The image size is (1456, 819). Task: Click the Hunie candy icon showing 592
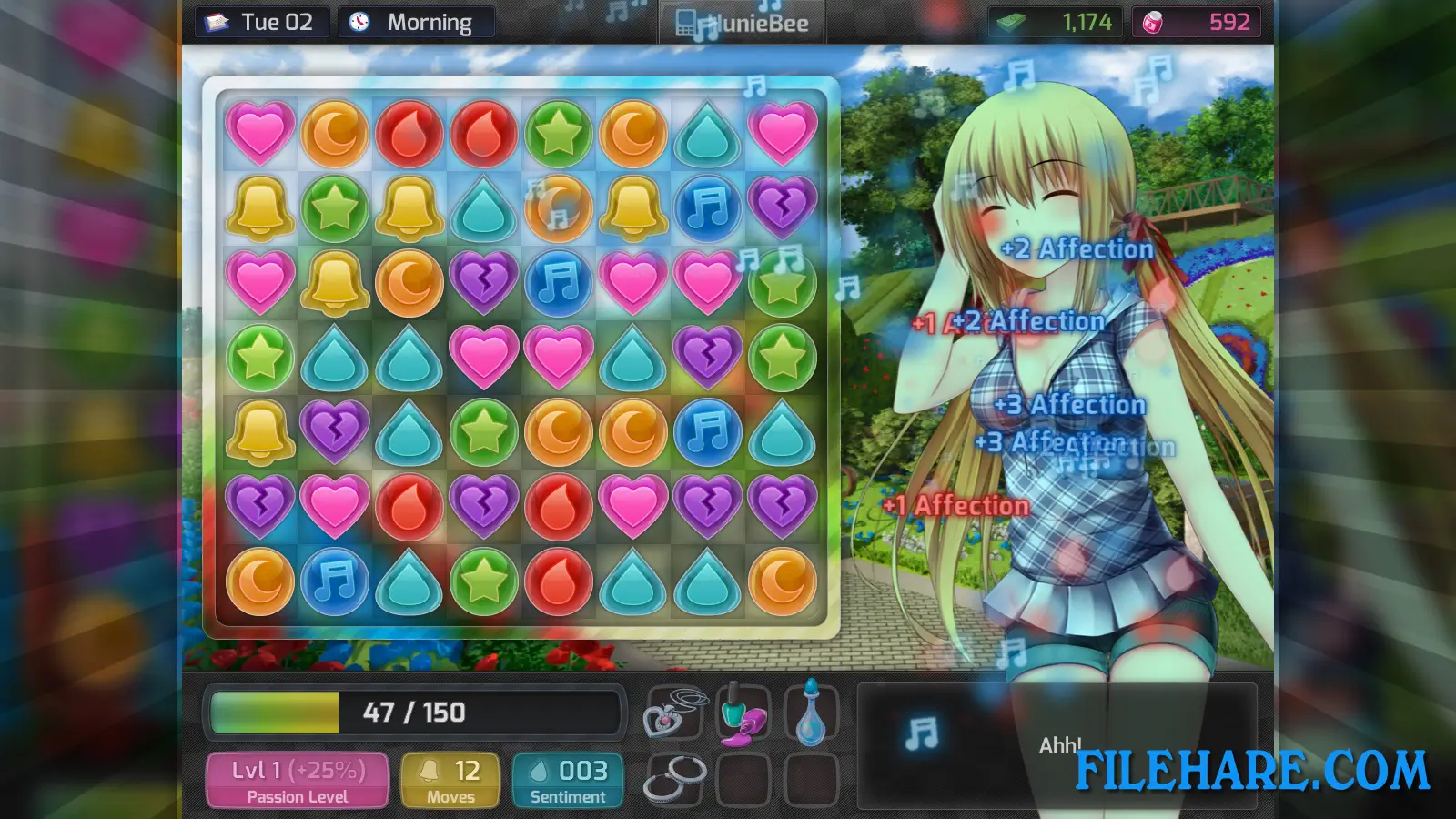1152,21
